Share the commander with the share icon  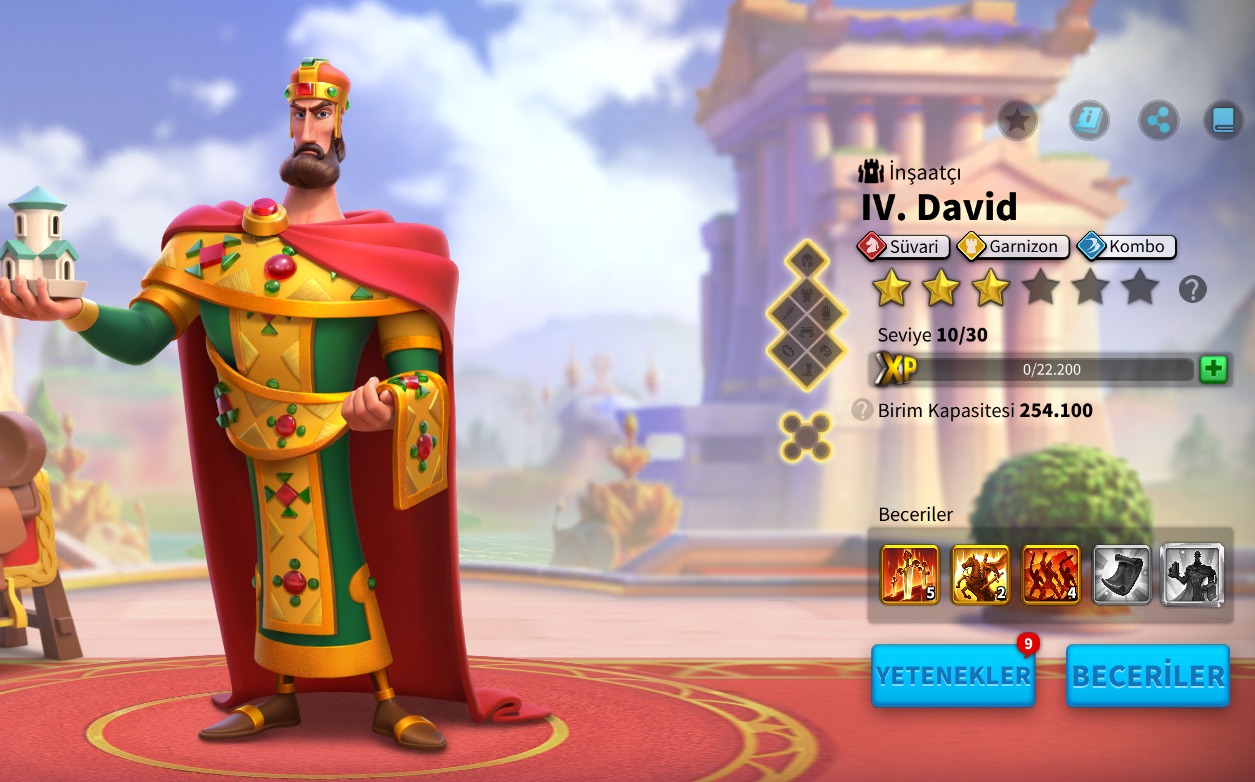pos(1158,121)
